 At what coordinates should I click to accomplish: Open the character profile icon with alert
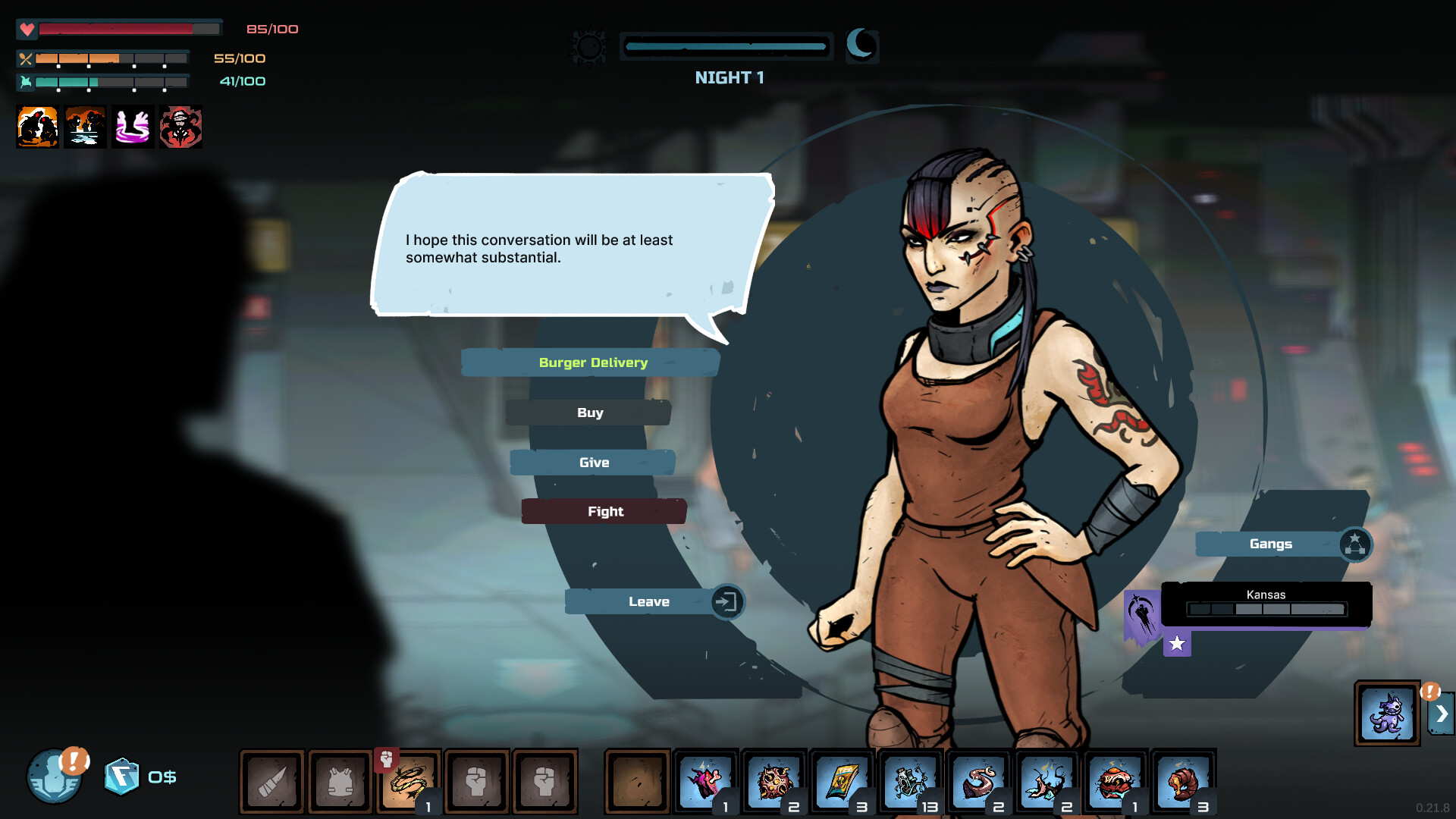coord(55,777)
